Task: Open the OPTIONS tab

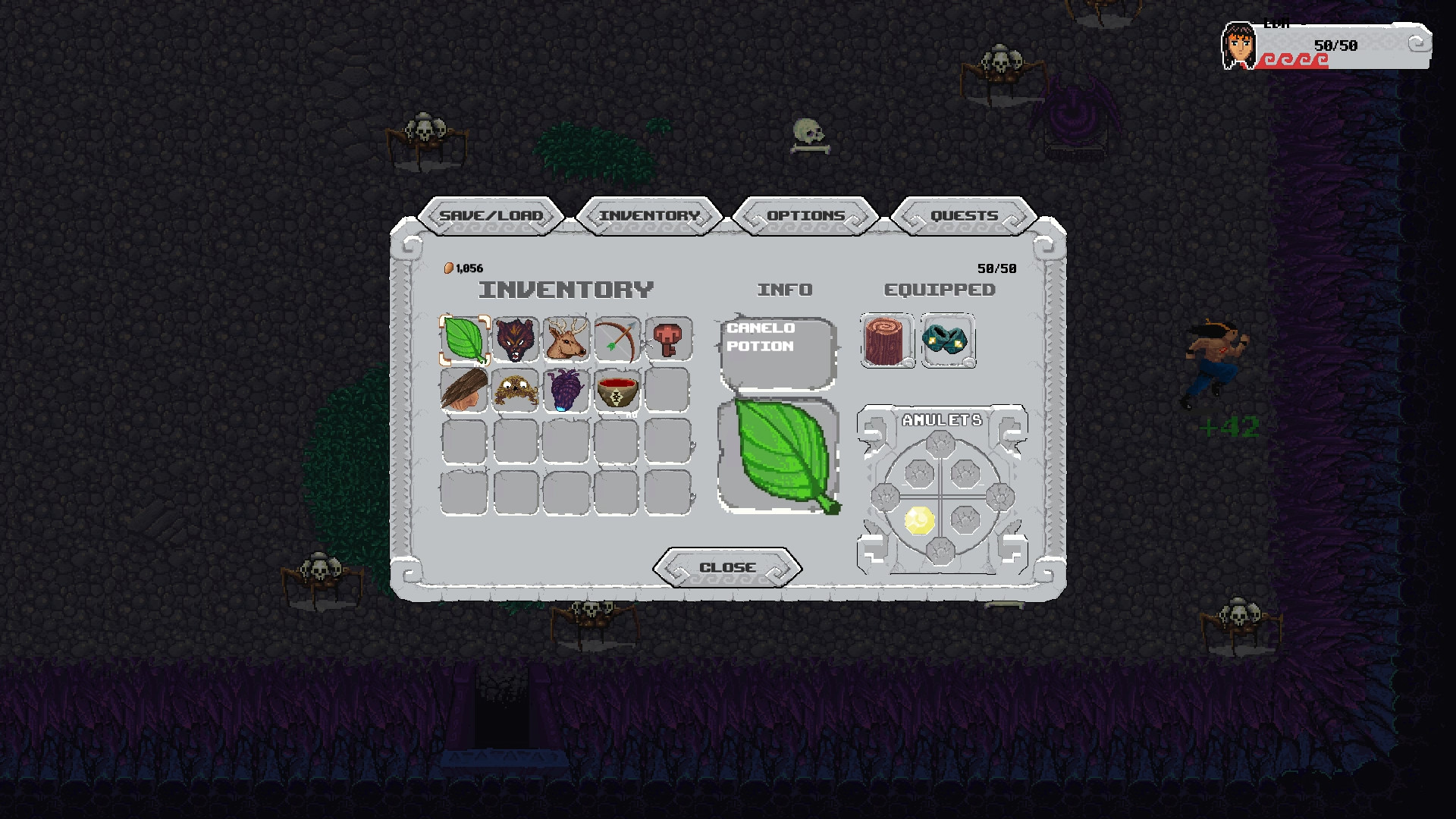Action: [806, 215]
